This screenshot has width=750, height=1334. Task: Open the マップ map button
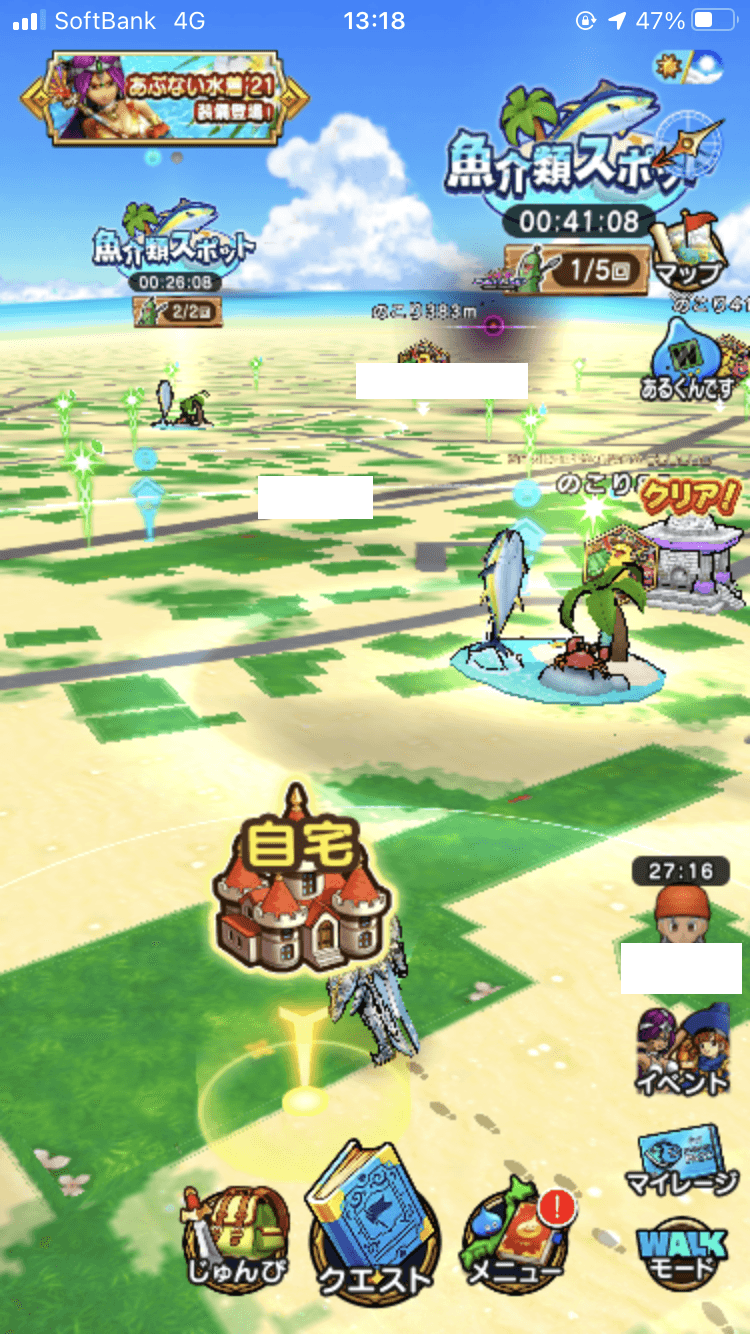pos(686,251)
